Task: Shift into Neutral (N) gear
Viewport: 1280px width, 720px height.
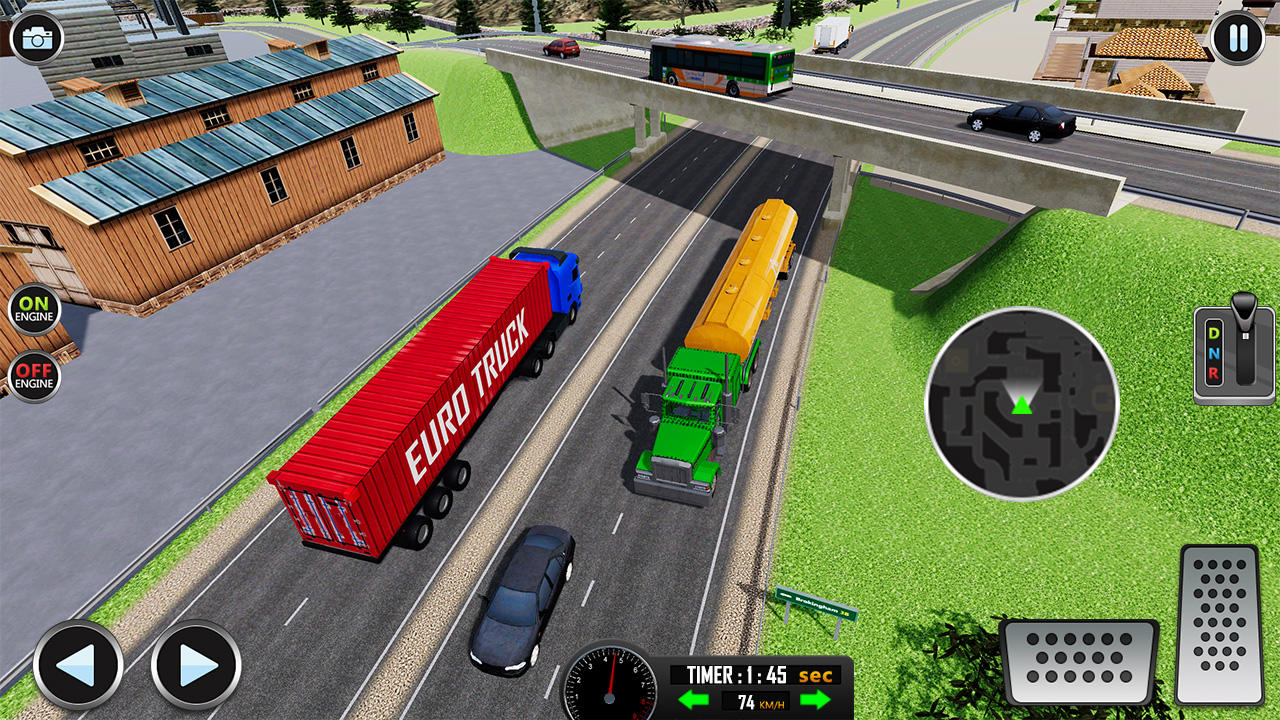Action: 1215,353
